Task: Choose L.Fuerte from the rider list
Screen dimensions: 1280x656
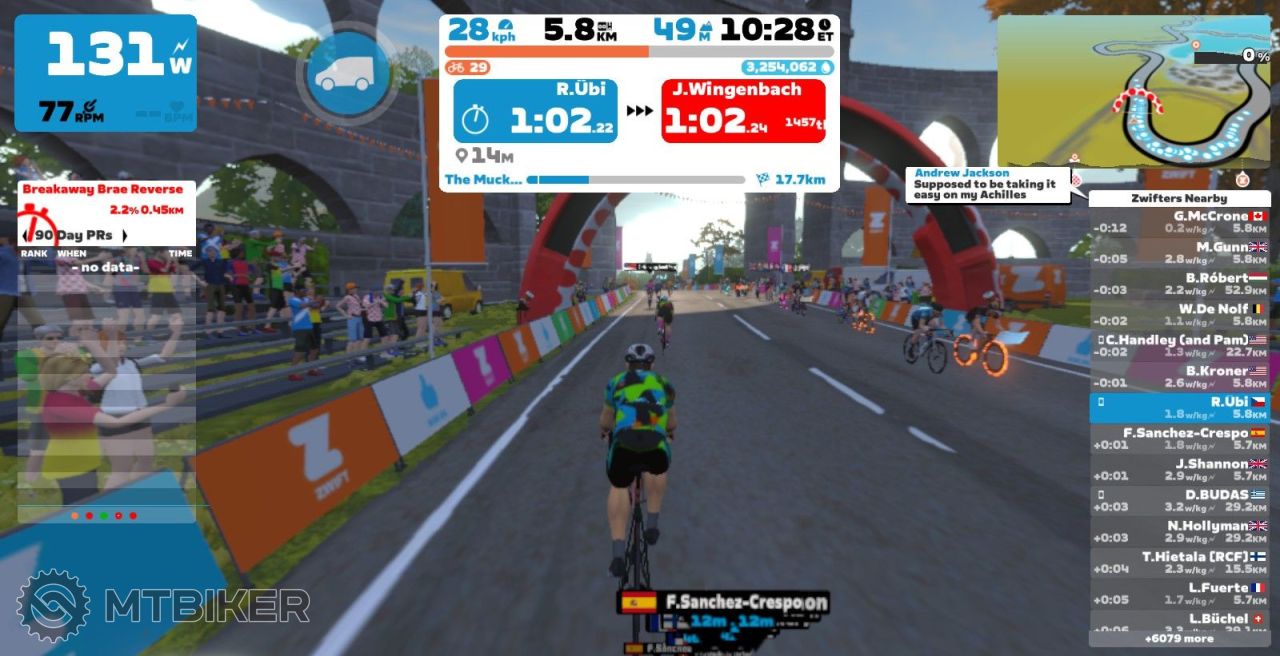Action: 1179,594
